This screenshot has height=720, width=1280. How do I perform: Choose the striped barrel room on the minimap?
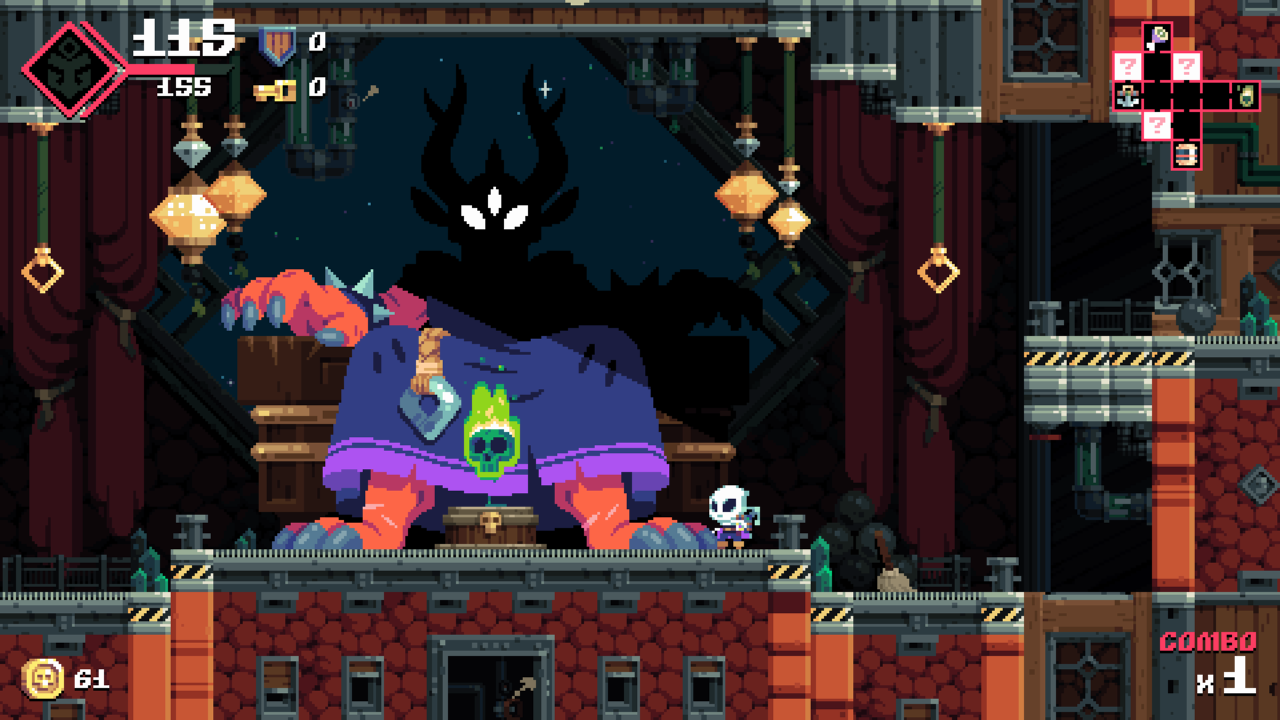(x=1186, y=154)
